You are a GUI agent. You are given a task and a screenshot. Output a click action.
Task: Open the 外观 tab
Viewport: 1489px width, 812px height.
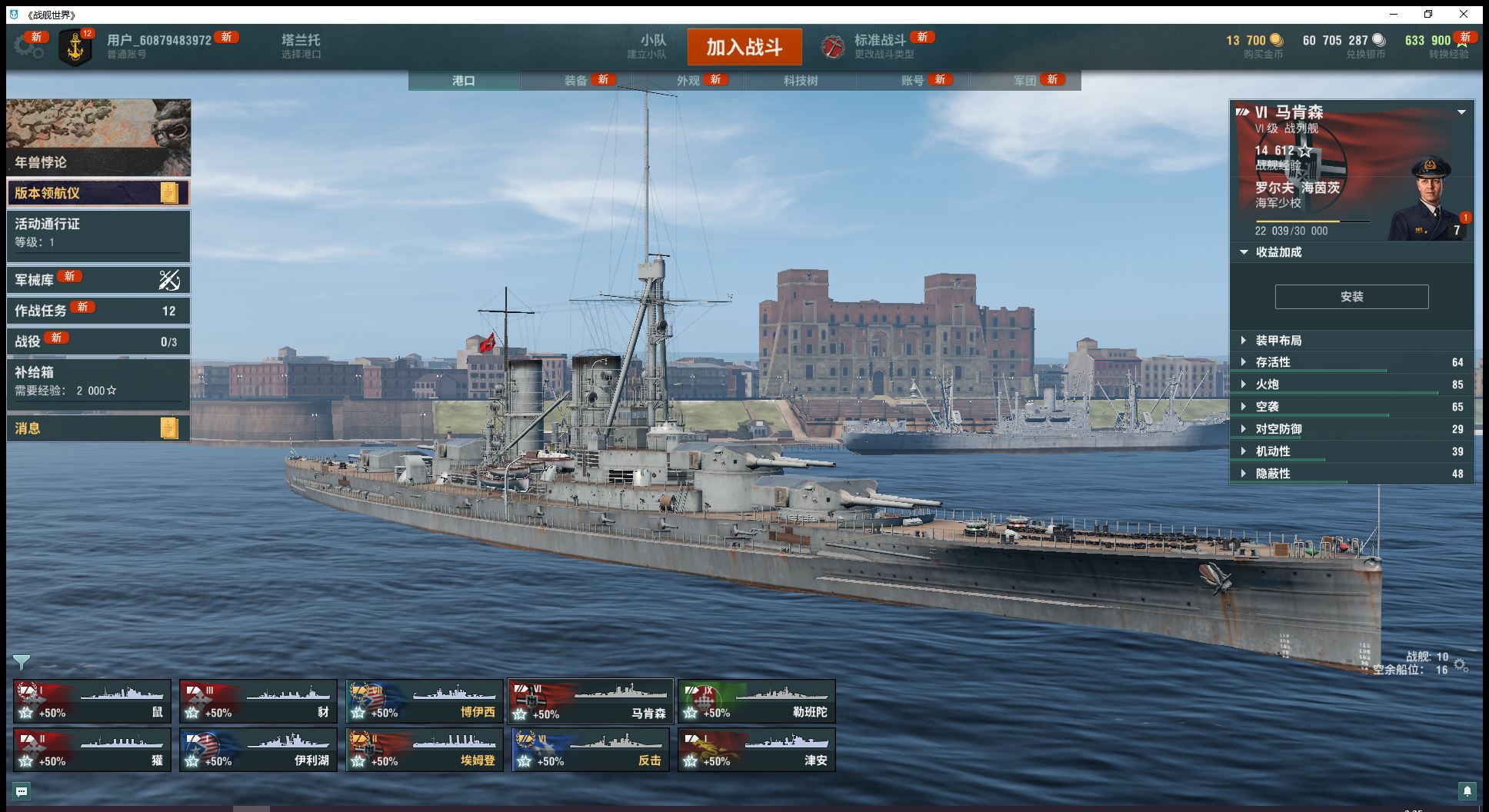click(688, 81)
